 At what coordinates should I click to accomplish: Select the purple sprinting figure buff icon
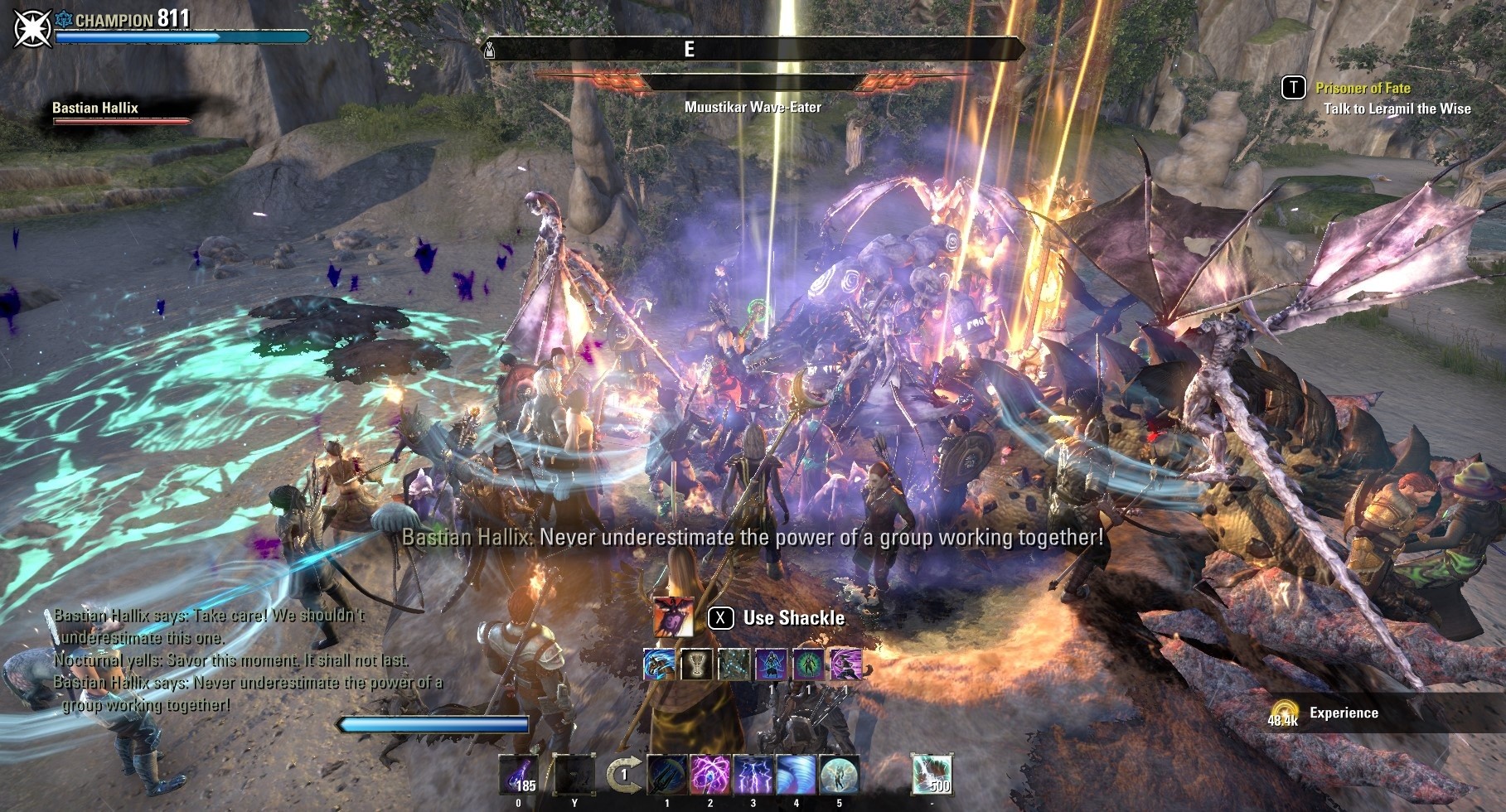pyautogui.click(x=845, y=665)
